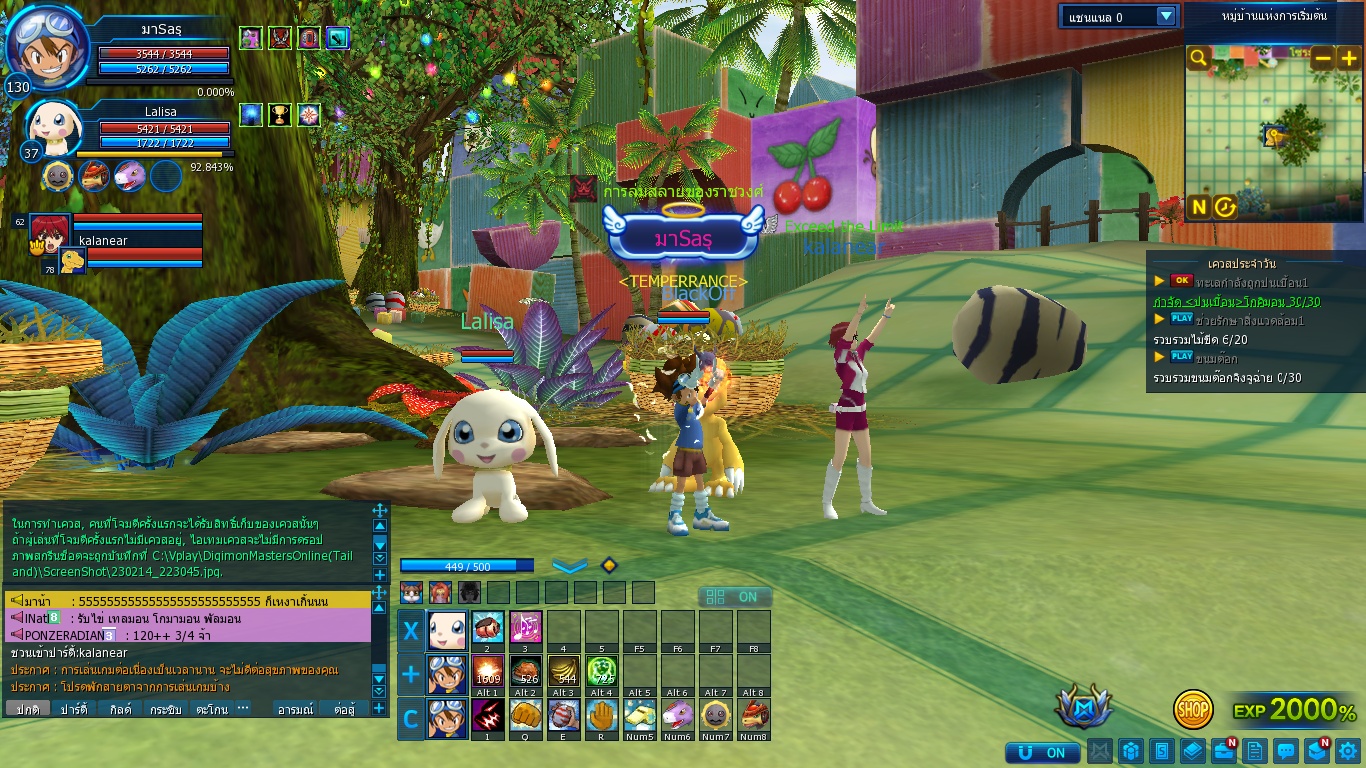Select party member kalanear's portrait

pyautogui.click(x=49, y=231)
